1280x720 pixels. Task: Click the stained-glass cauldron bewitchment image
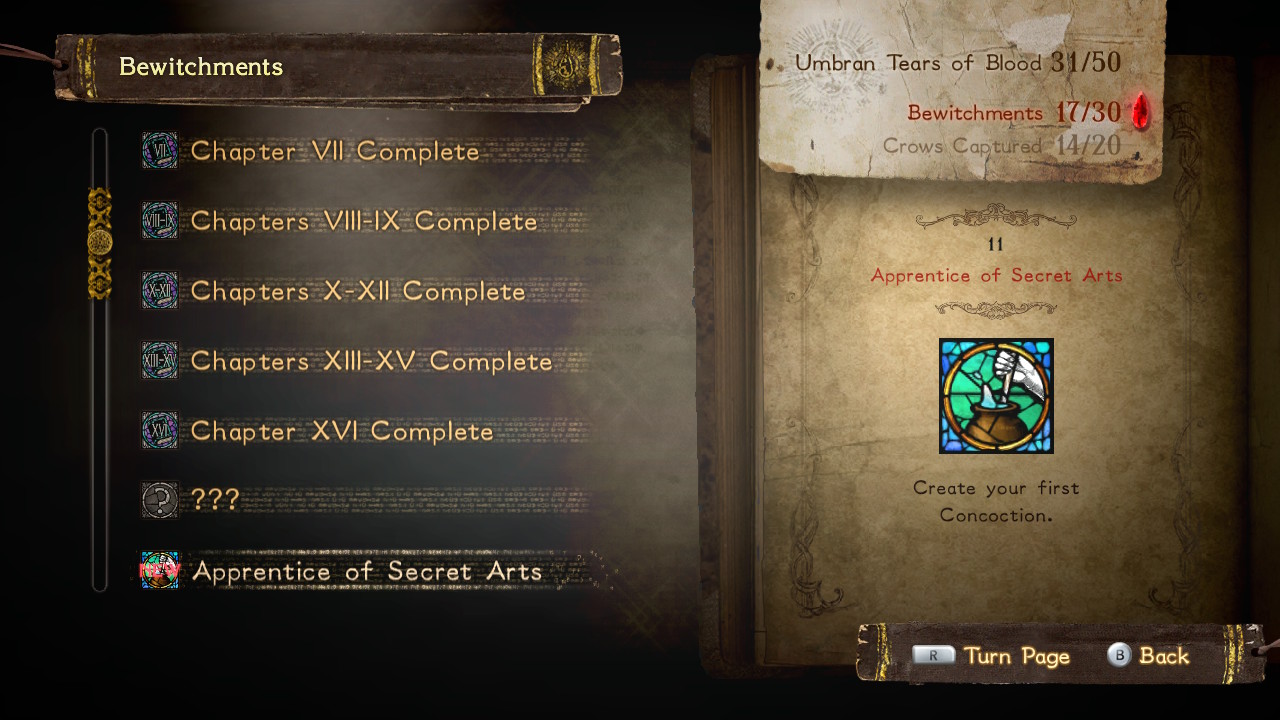tap(996, 396)
